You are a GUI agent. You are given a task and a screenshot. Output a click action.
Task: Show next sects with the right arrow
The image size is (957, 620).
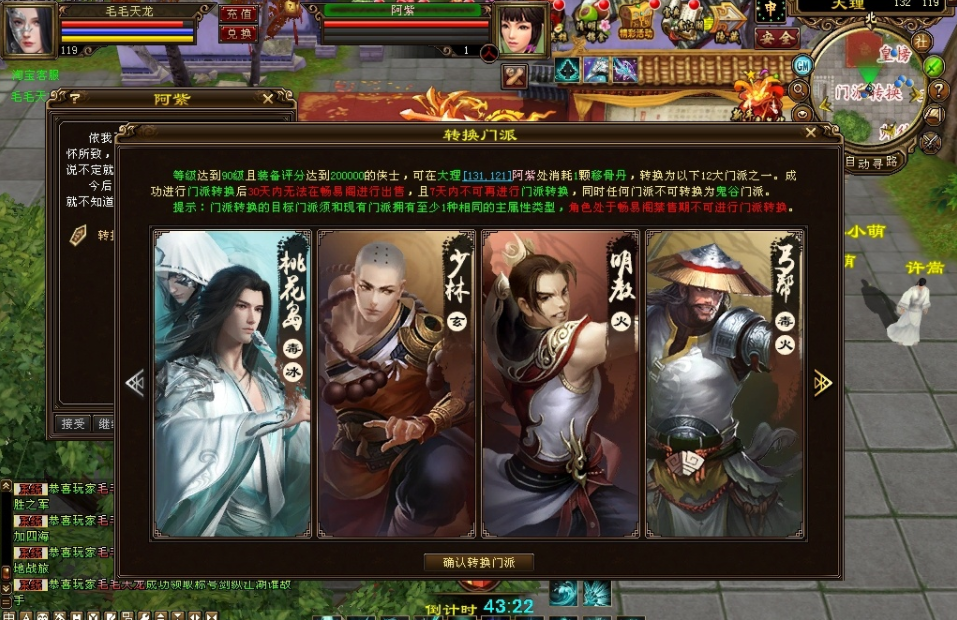823,382
